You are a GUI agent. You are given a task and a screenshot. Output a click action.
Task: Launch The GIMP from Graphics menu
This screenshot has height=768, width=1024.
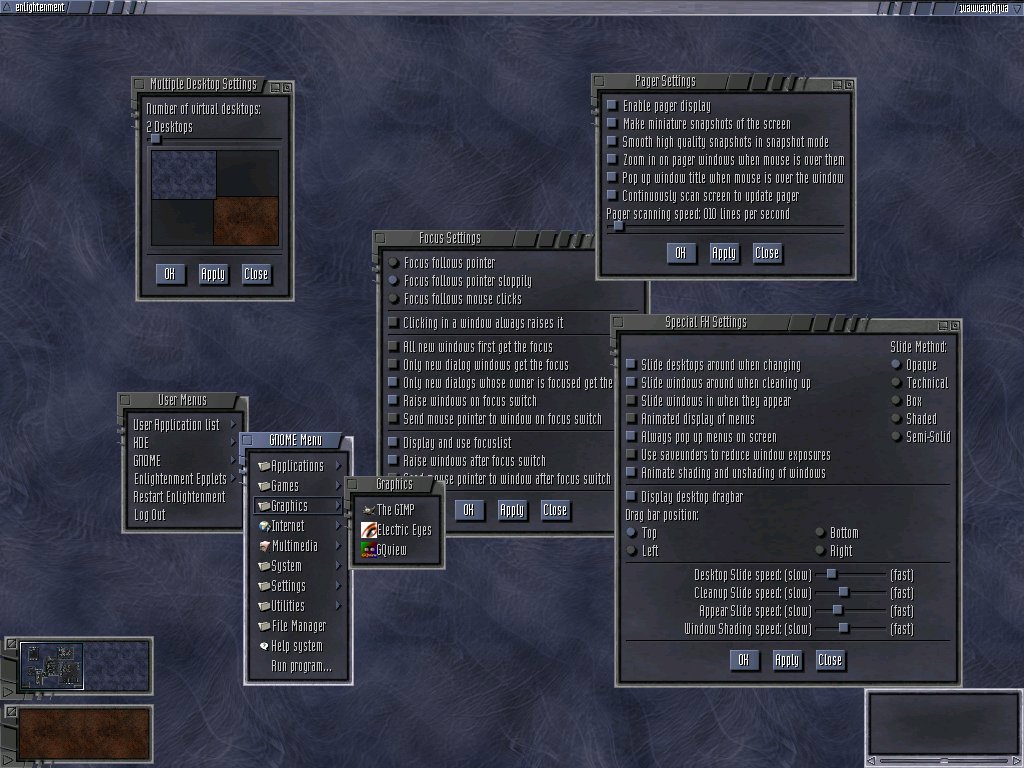coord(394,510)
